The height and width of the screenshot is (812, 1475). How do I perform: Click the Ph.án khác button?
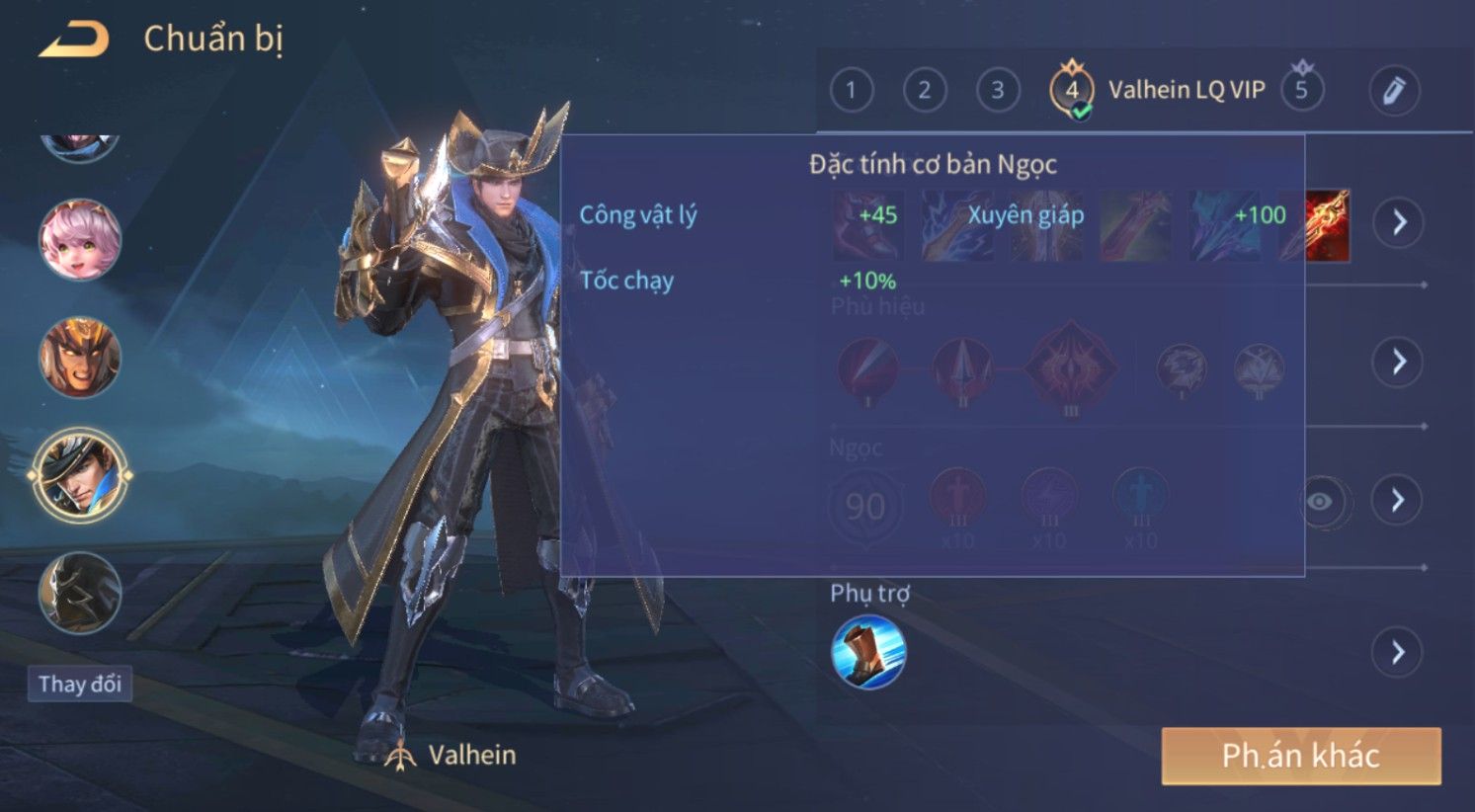(x=1300, y=756)
